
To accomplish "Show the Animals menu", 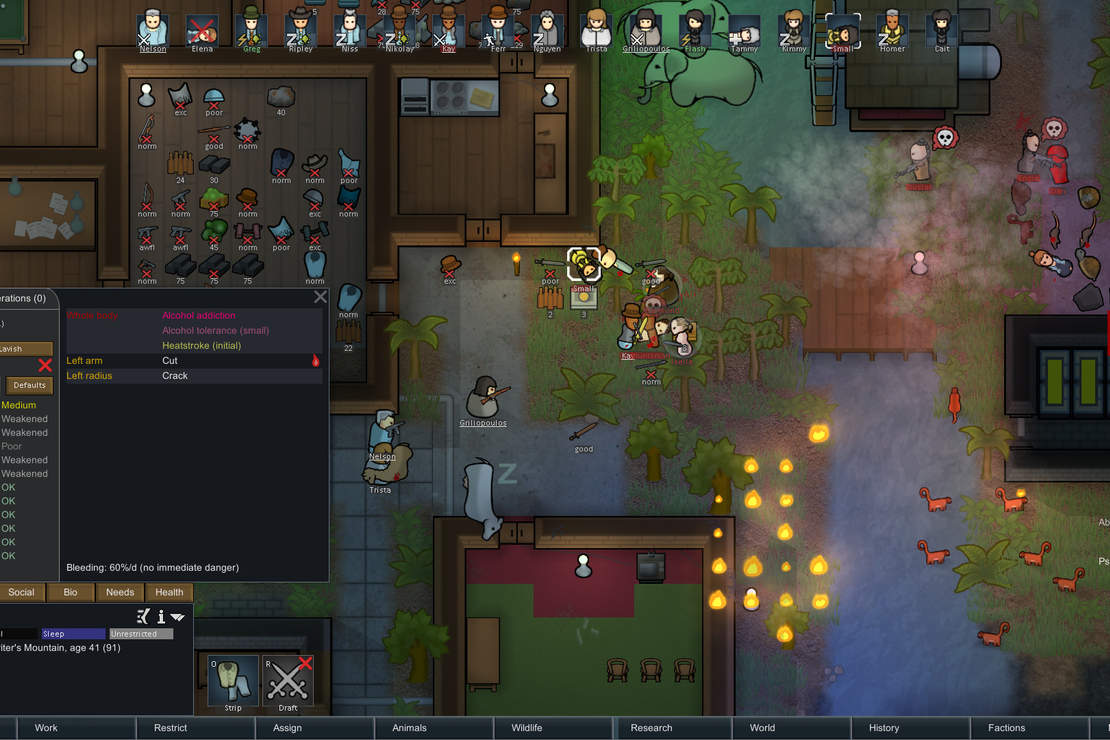I will [409, 728].
